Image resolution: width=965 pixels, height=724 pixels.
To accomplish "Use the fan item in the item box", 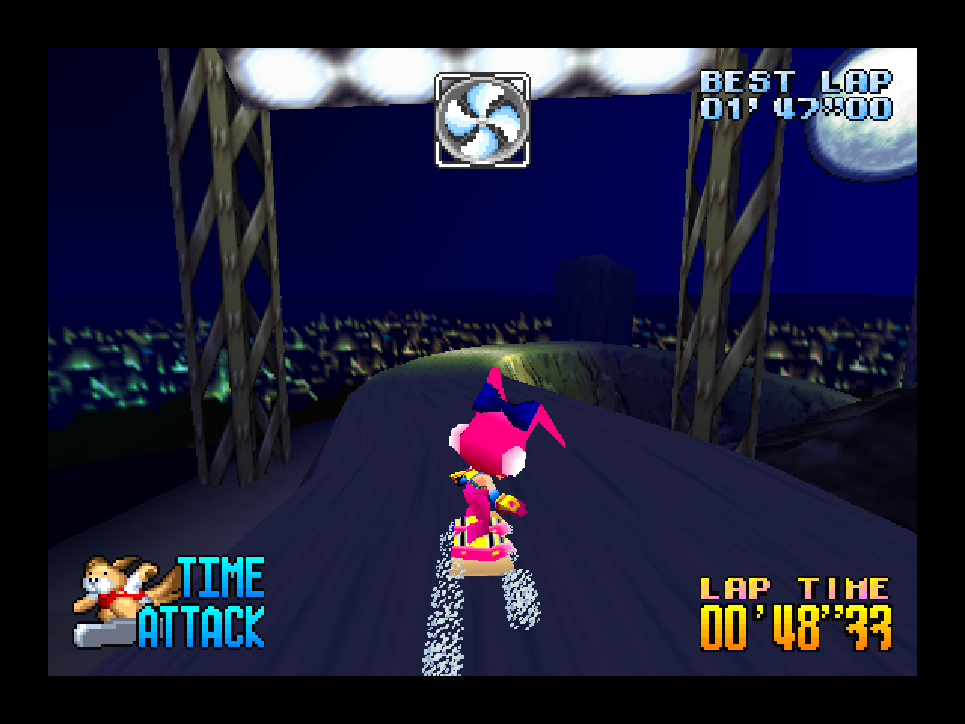I will (x=482, y=120).
